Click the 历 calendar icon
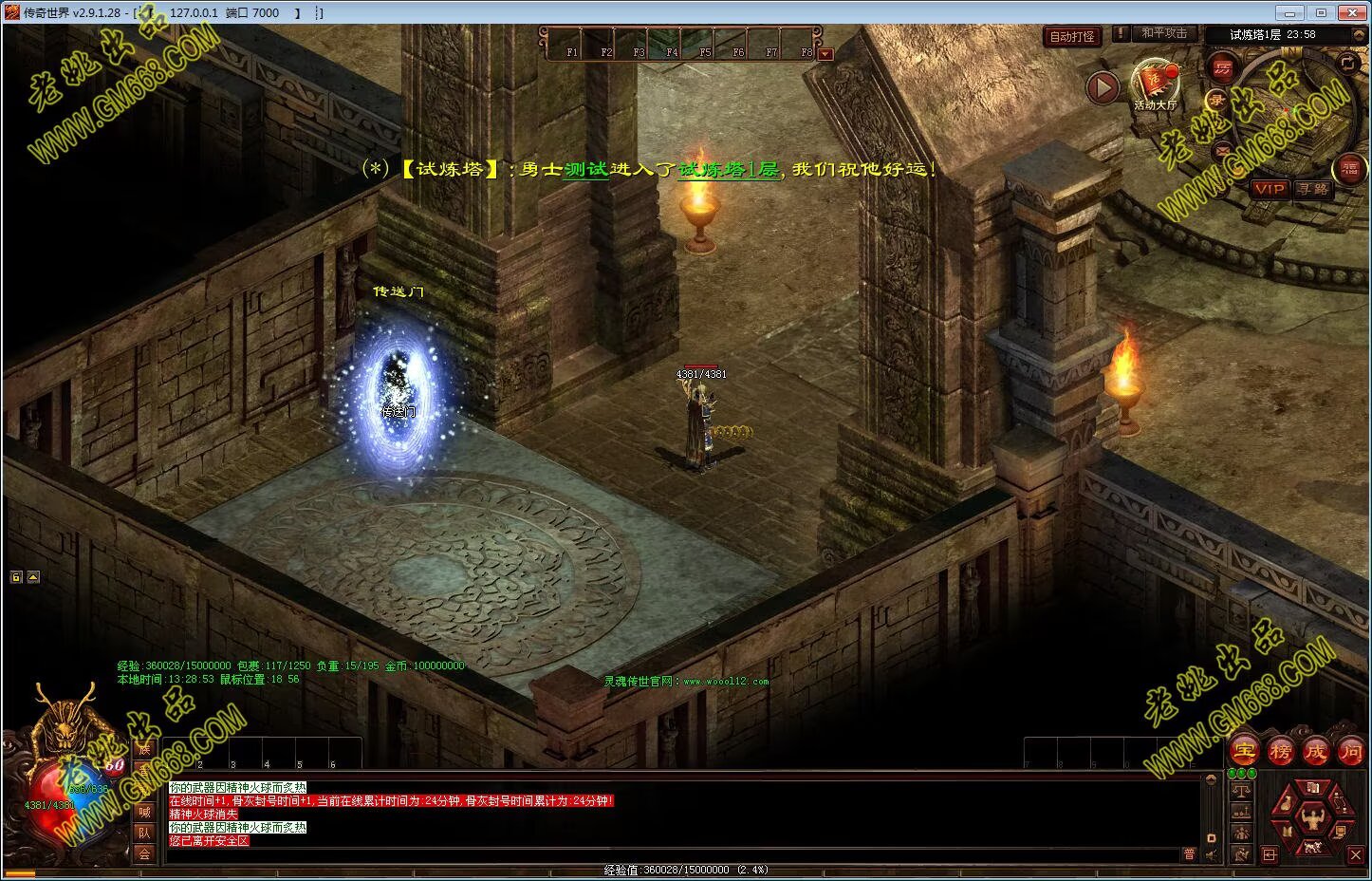This screenshot has height=881, width=1372. pos(1222,67)
